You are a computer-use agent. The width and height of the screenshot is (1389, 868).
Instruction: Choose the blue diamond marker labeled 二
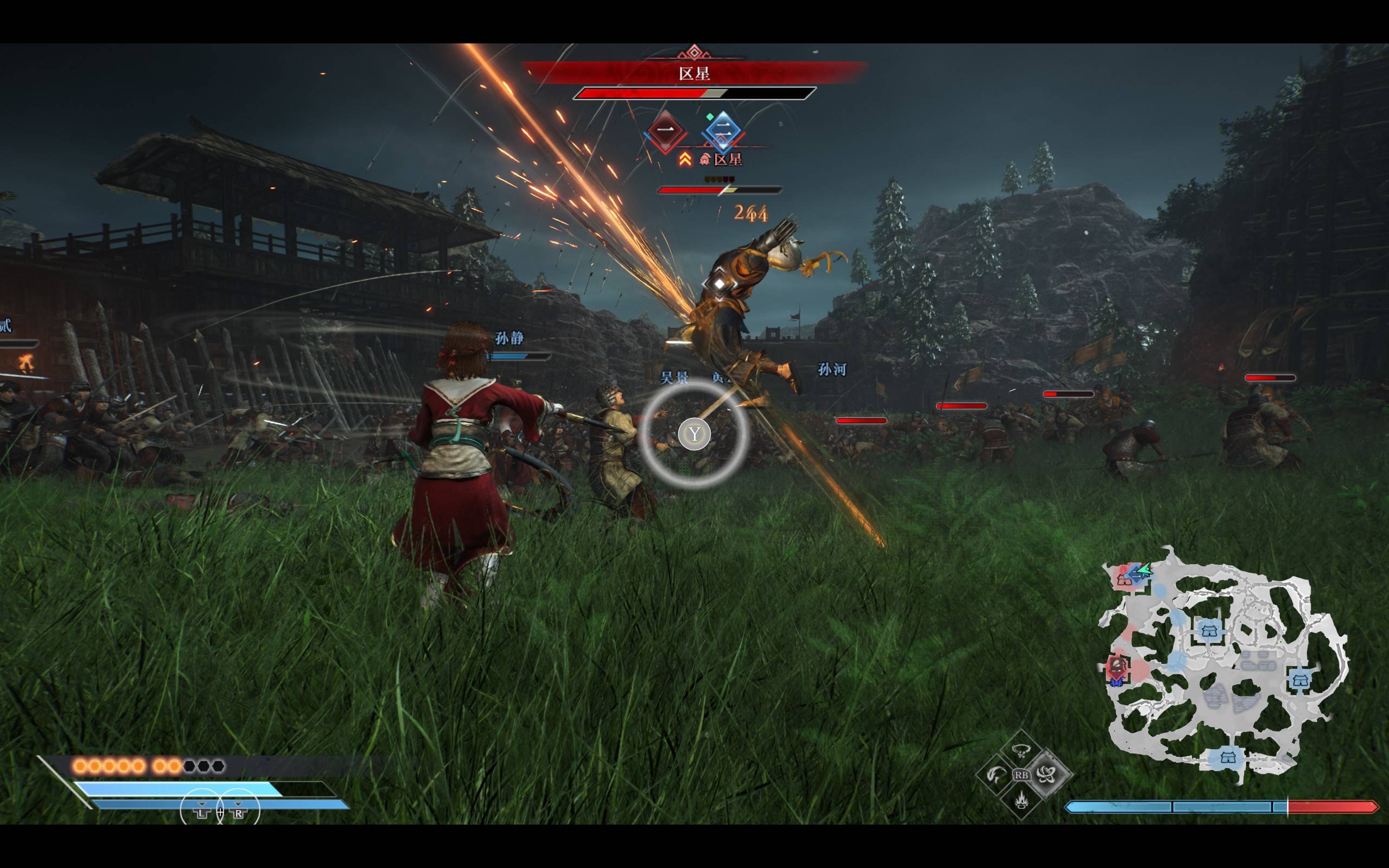(722, 131)
